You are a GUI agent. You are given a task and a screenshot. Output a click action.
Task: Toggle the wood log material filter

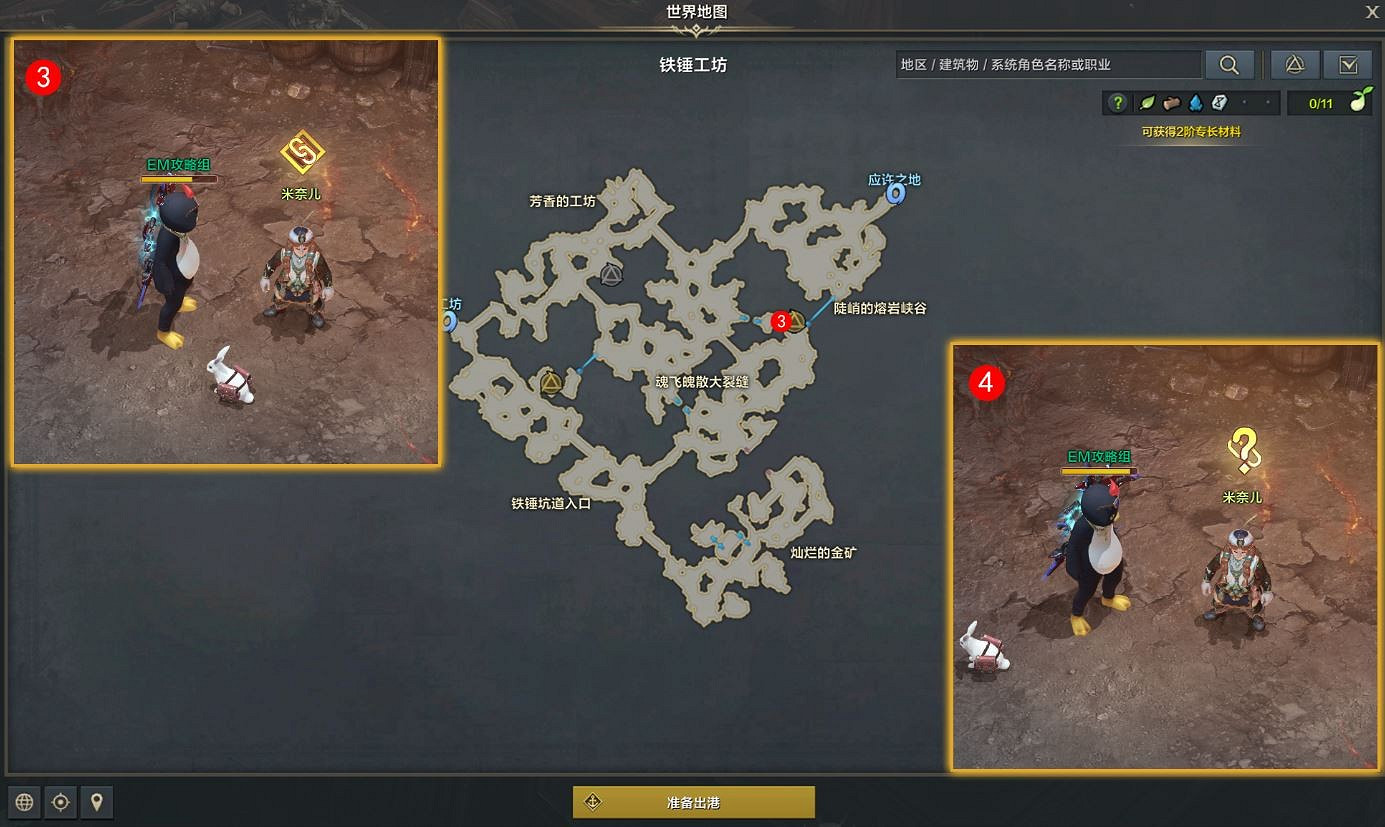[1172, 102]
